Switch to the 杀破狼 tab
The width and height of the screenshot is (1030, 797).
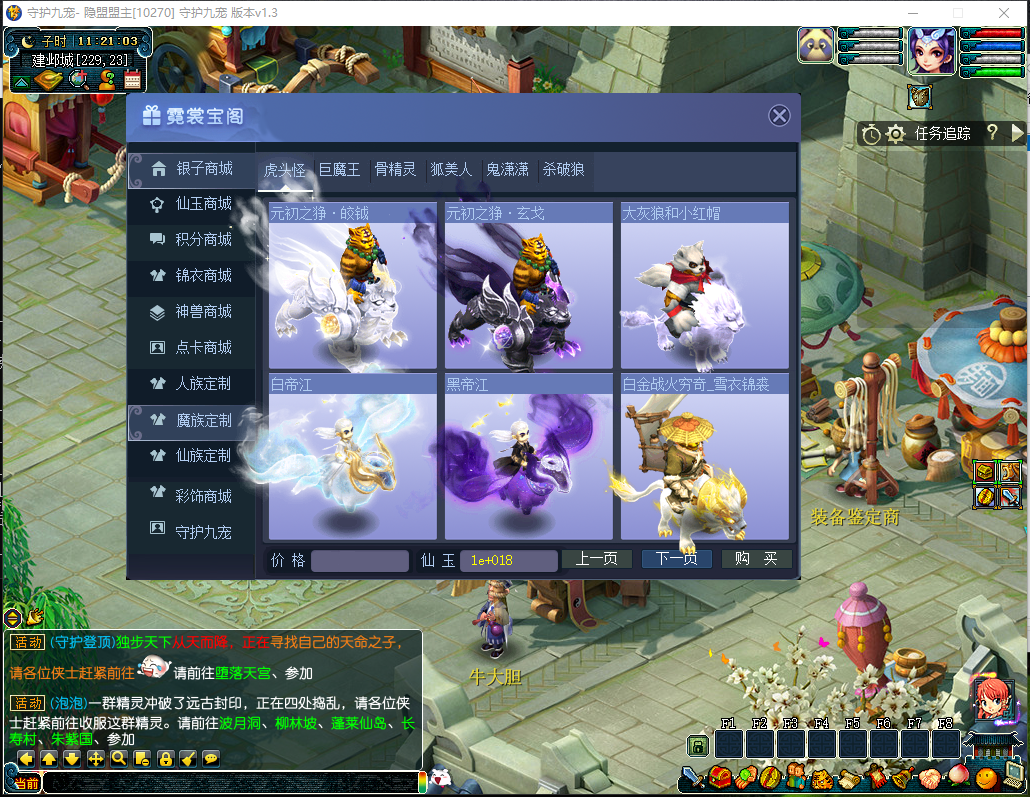[563, 170]
